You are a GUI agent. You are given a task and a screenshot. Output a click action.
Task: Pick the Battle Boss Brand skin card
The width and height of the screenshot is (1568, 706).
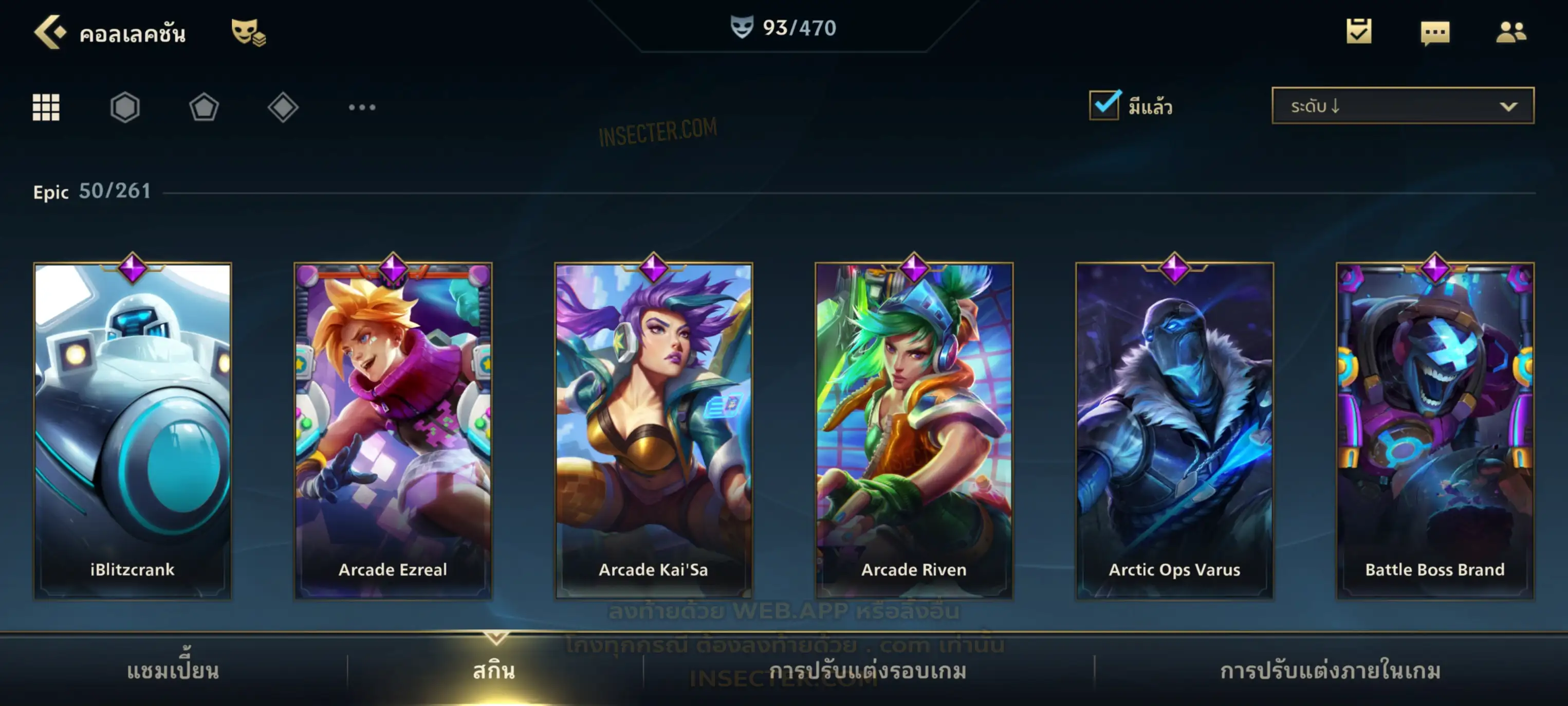click(1435, 430)
